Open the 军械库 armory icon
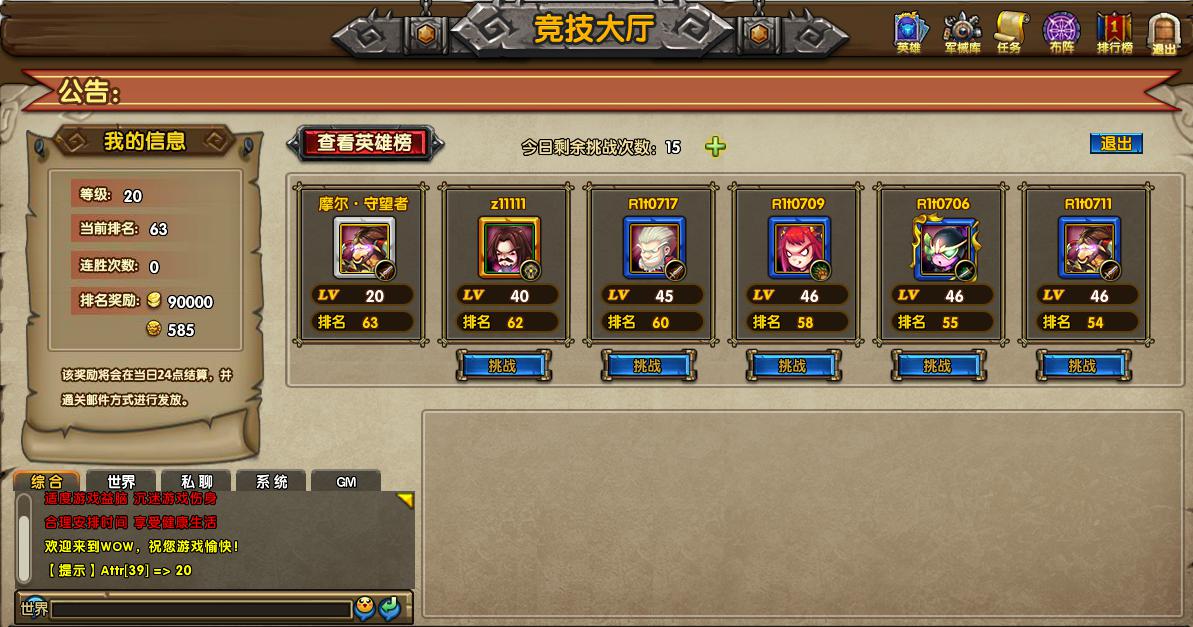This screenshot has height=627, width=1193. 962,32
